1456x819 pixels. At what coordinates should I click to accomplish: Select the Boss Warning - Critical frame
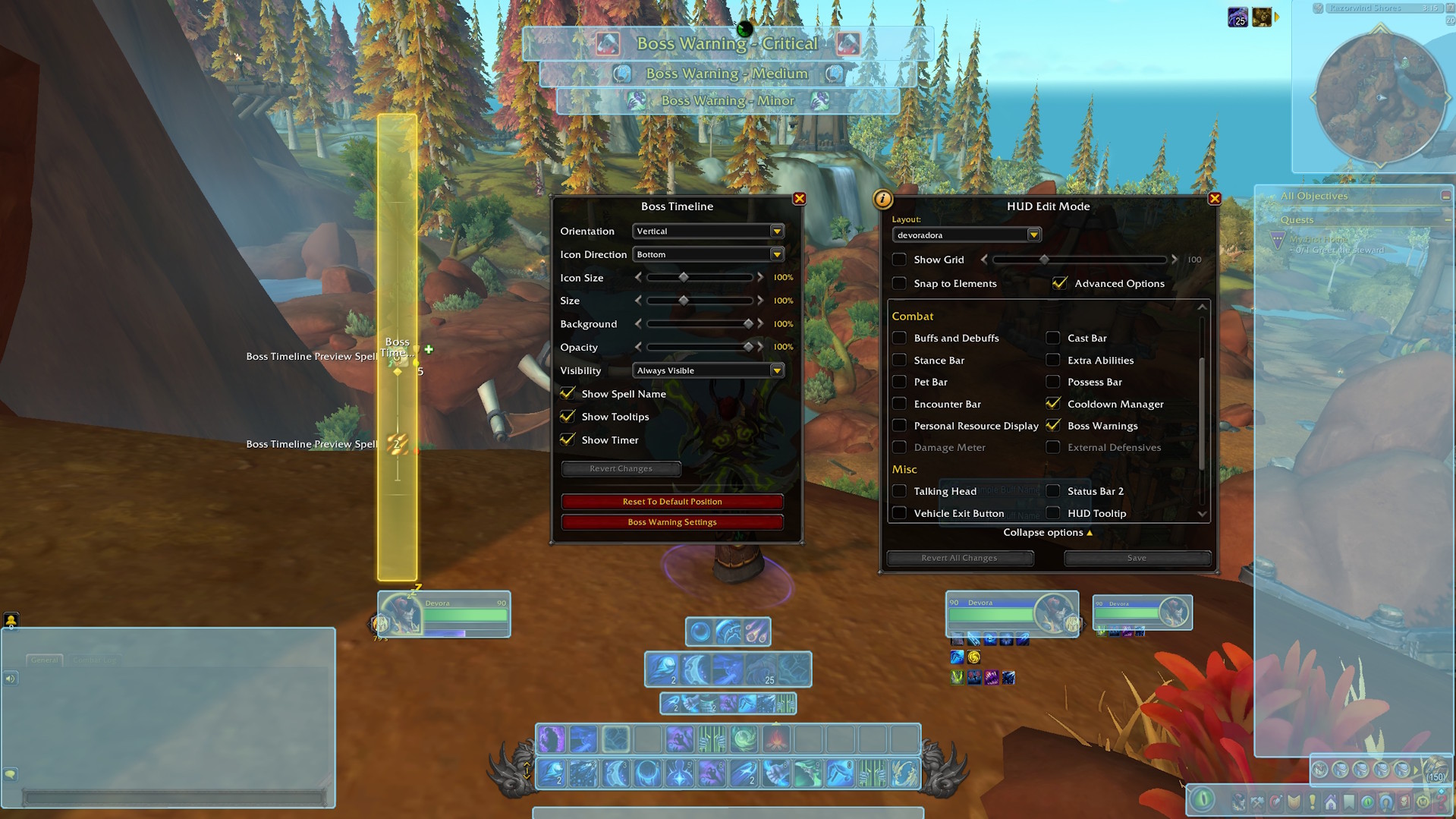tap(727, 44)
